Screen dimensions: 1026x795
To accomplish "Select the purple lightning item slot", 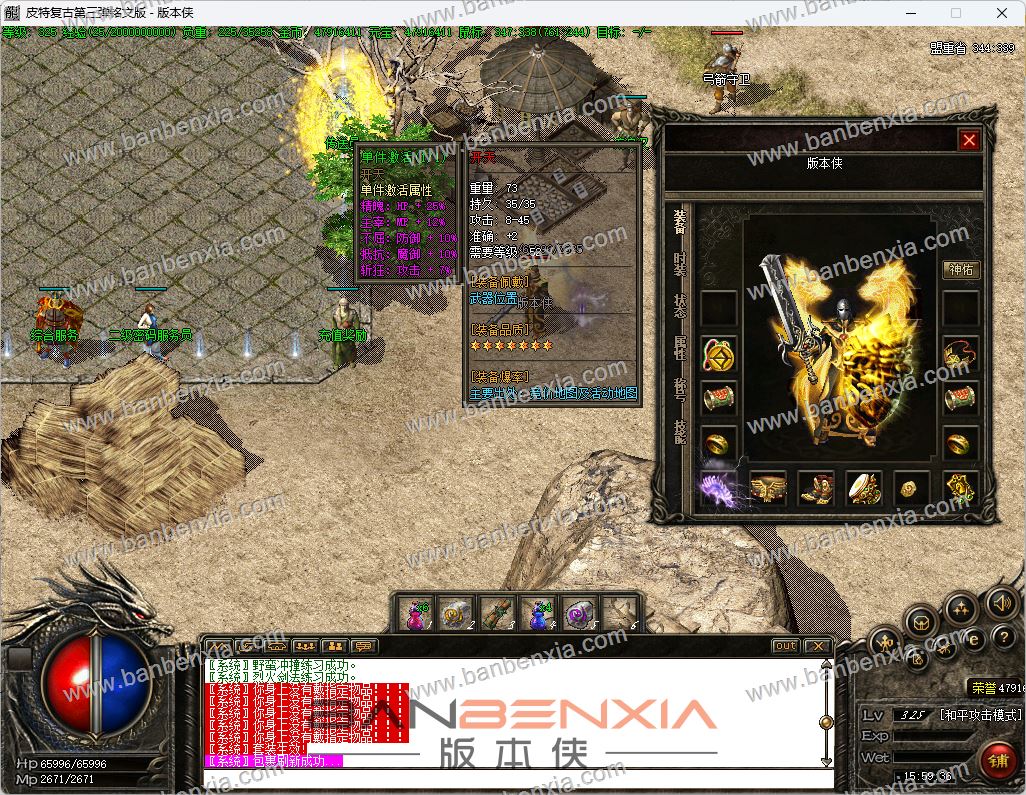I will (x=720, y=486).
